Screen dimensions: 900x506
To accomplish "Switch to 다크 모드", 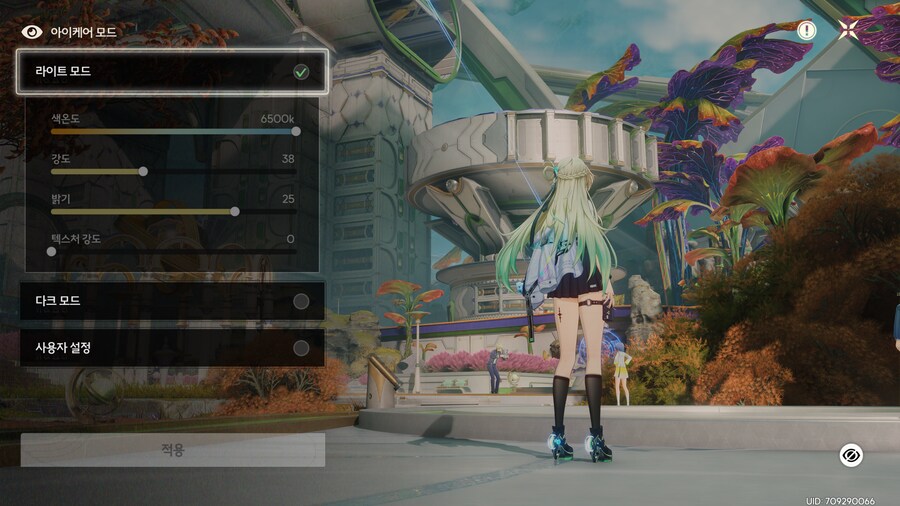I will [172, 301].
